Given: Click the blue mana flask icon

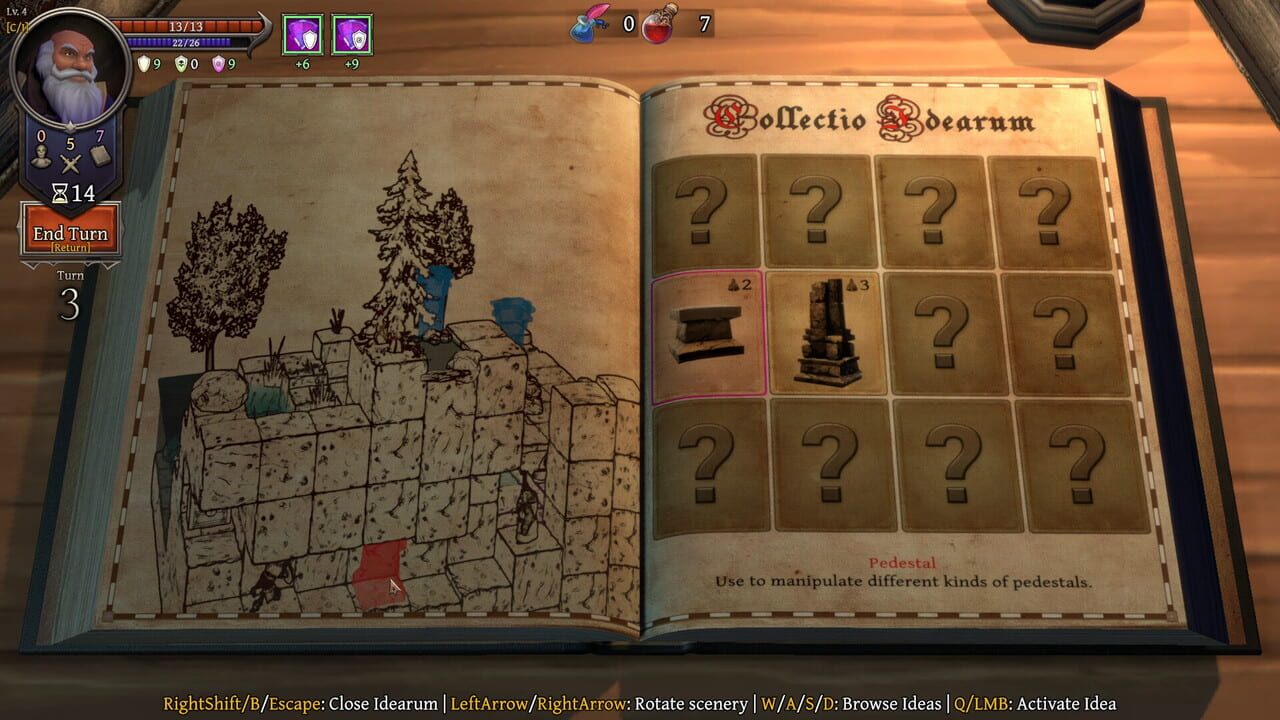Looking at the screenshot, I should (x=586, y=28).
